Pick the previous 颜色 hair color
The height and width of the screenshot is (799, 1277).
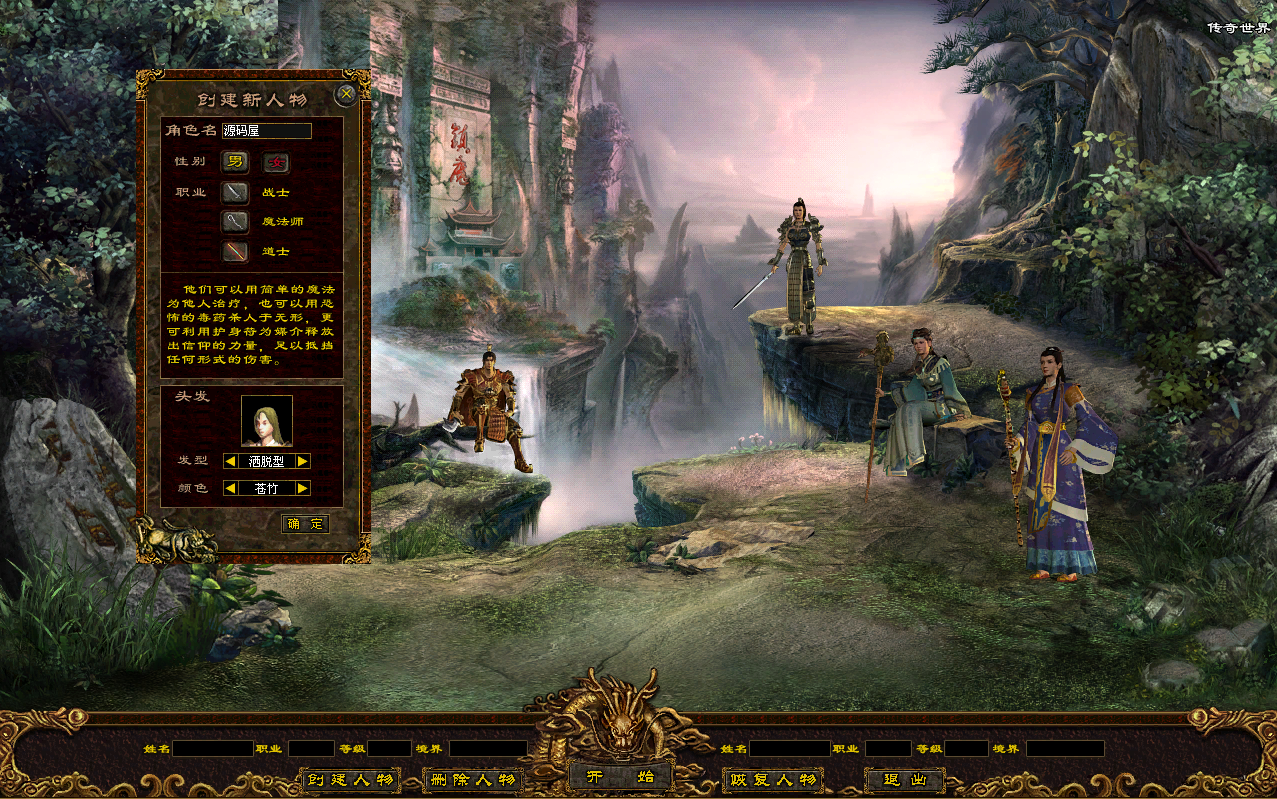click(x=230, y=488)
